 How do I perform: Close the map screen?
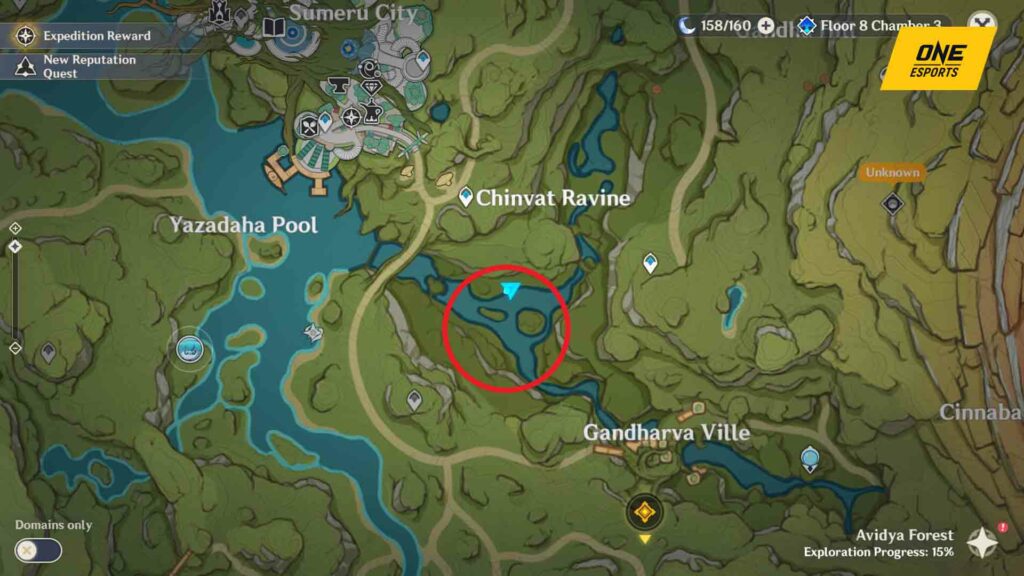click(x=983, y=26)
